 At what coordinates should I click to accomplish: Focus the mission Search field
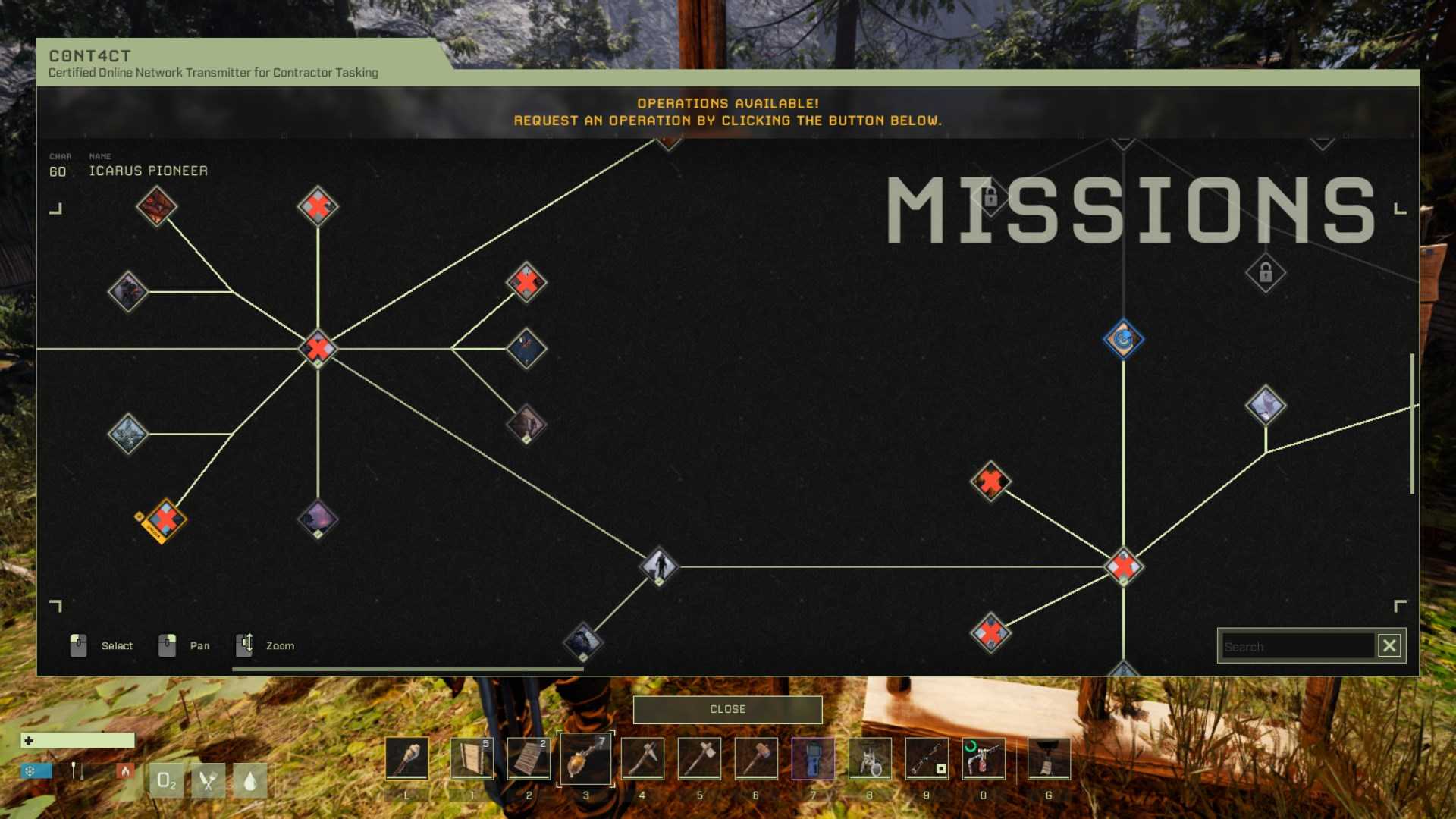click(1298, 646)
